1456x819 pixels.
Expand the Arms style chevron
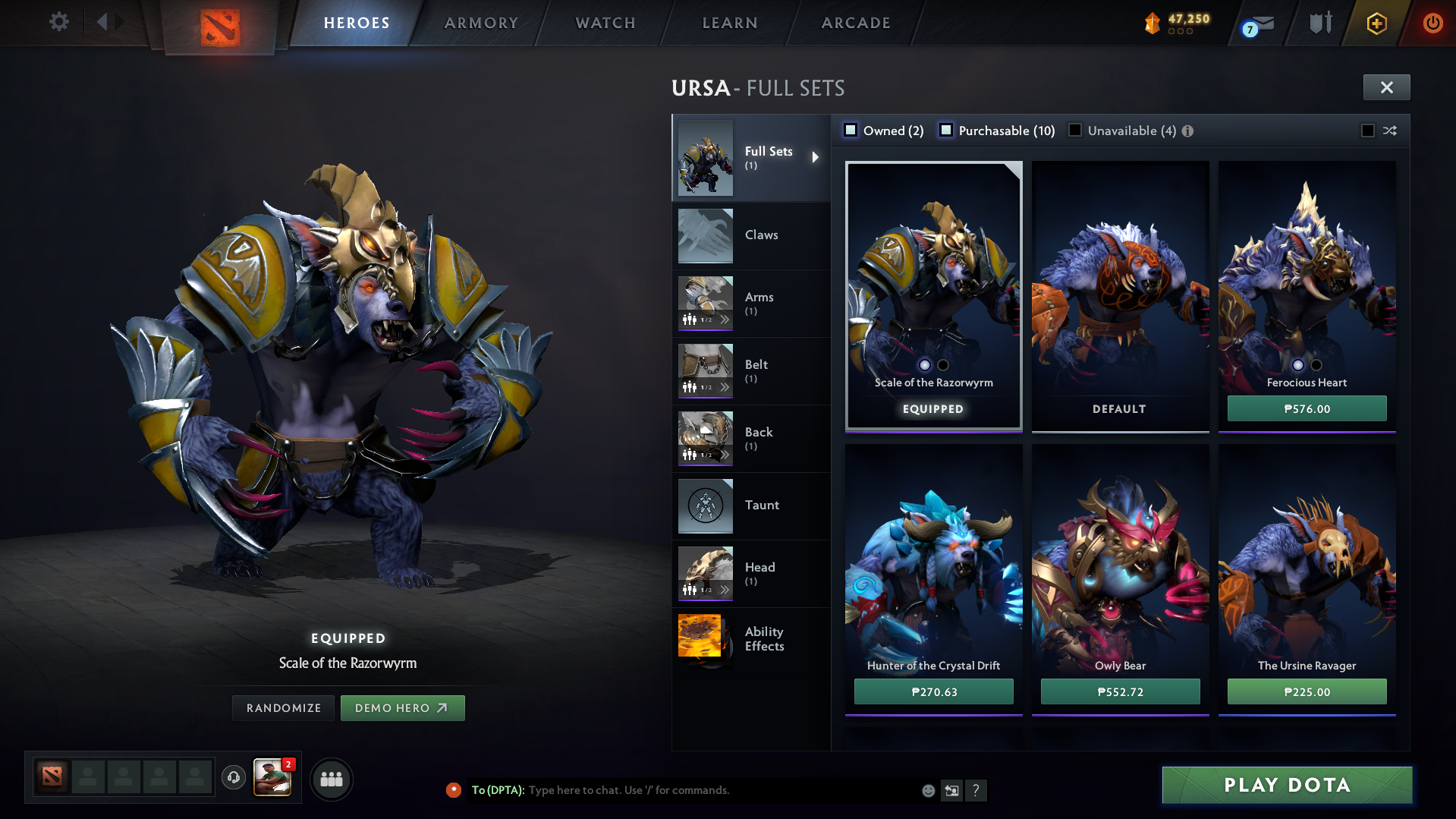(x=726, y=320)
